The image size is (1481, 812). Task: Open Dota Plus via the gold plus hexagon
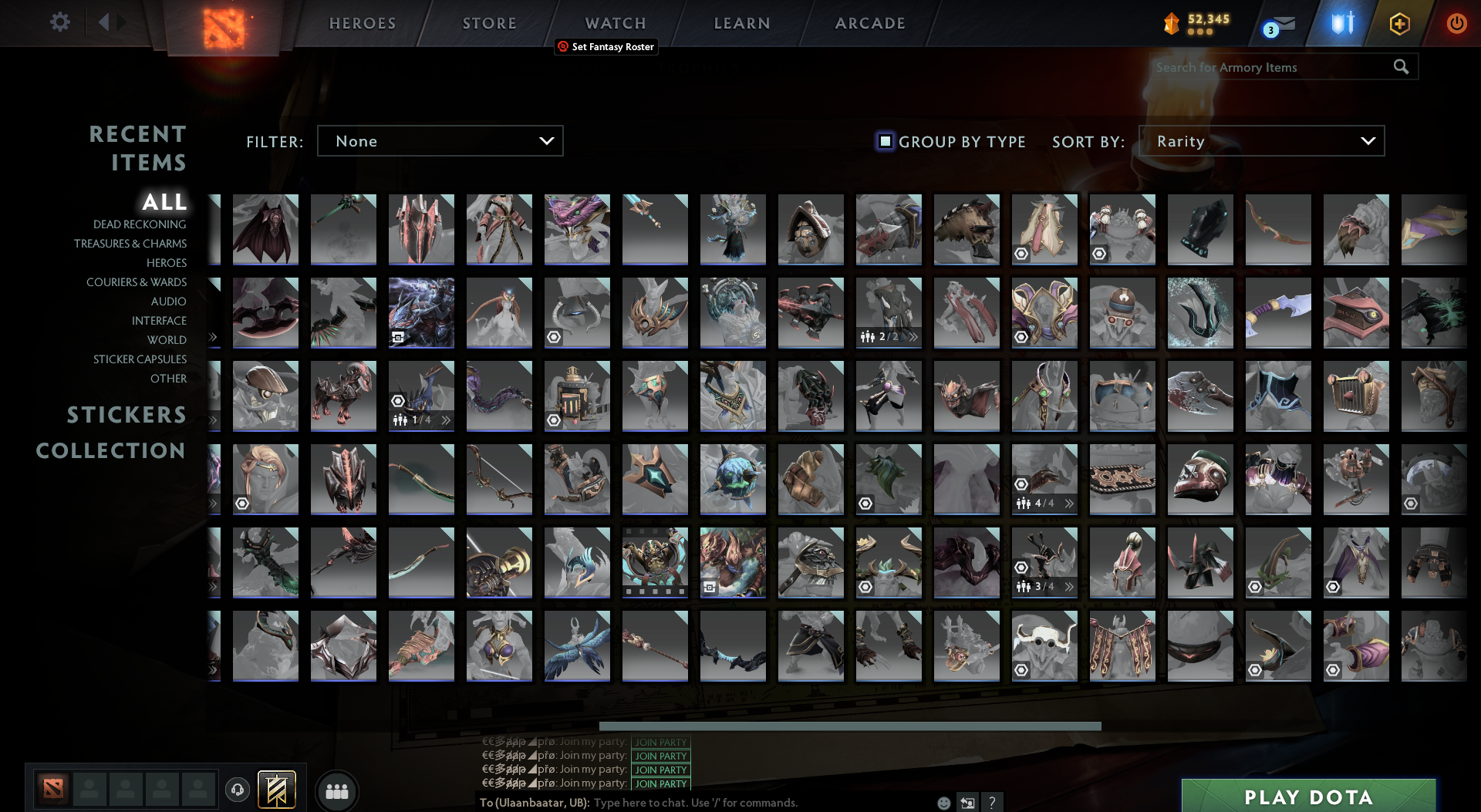1399,23
